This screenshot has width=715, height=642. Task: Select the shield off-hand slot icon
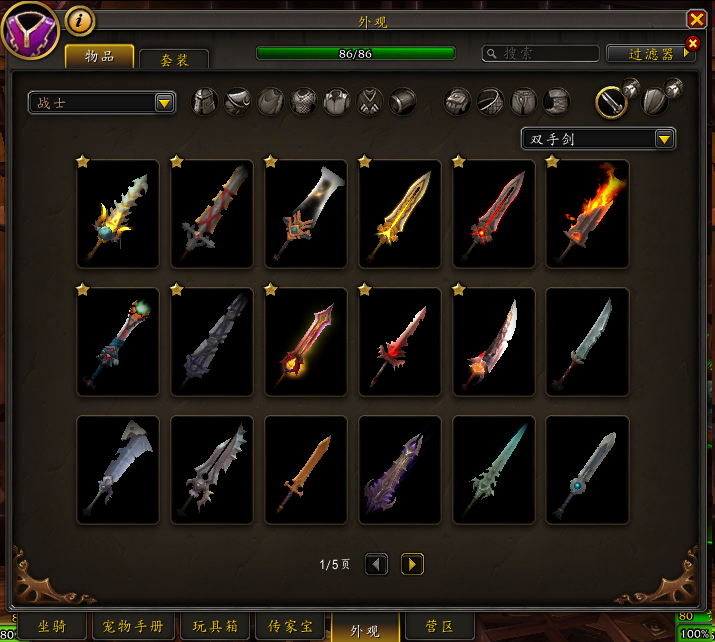point(652,101)
